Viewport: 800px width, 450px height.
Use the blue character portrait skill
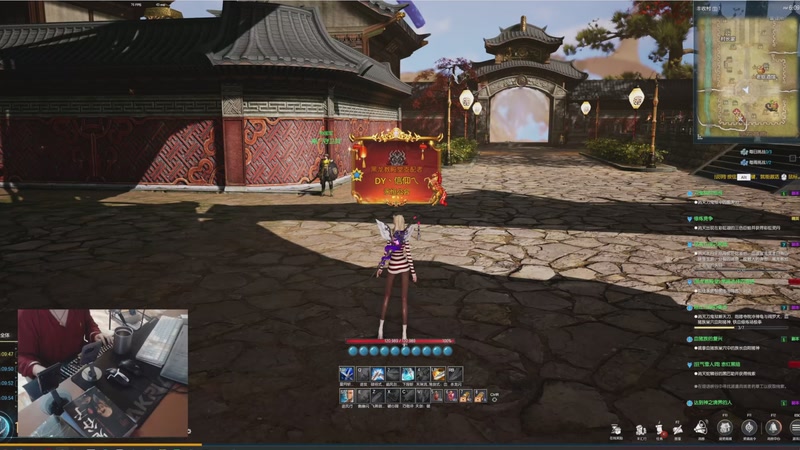[347, 396]
